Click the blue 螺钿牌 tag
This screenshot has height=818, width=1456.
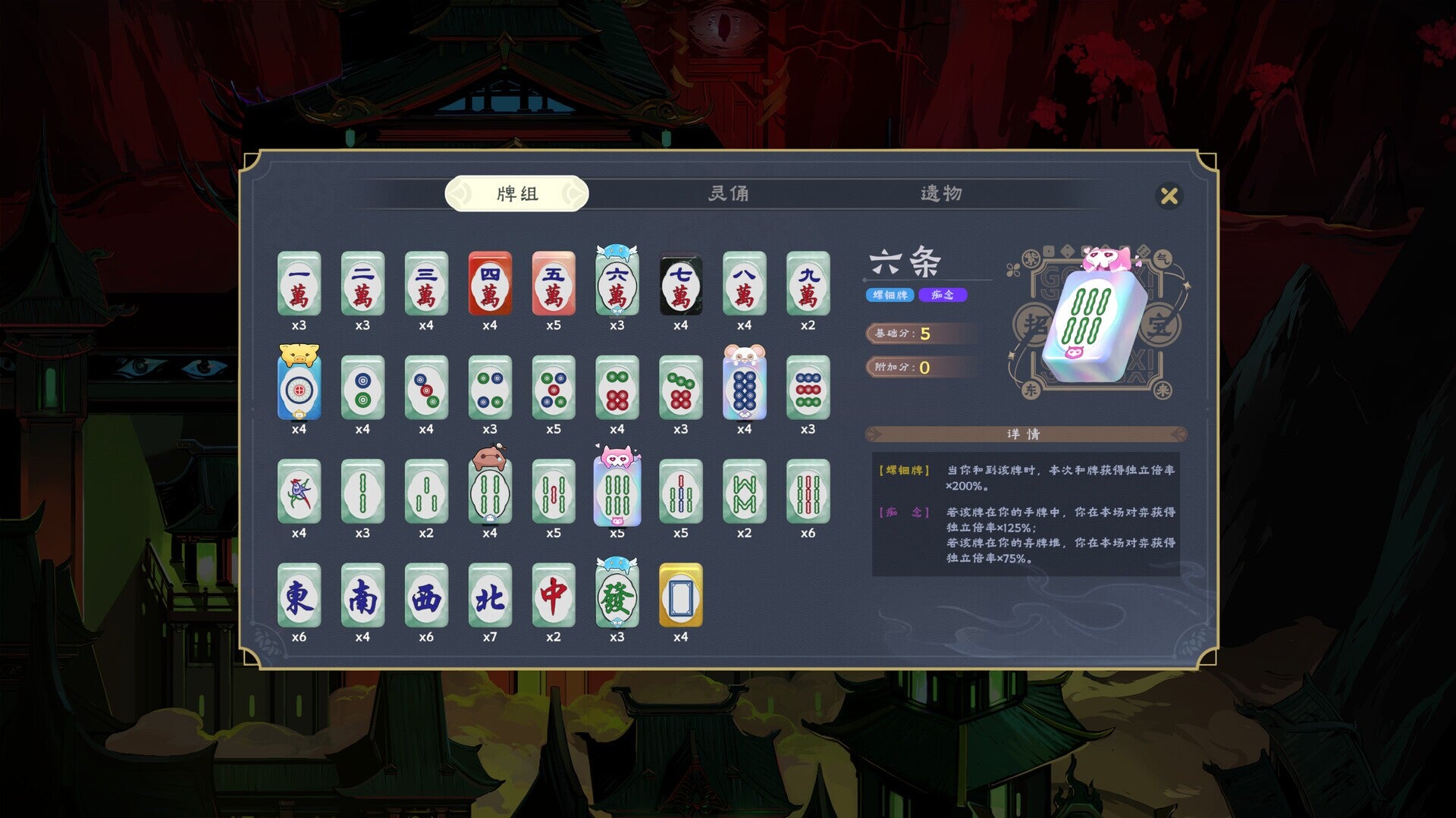888,295
